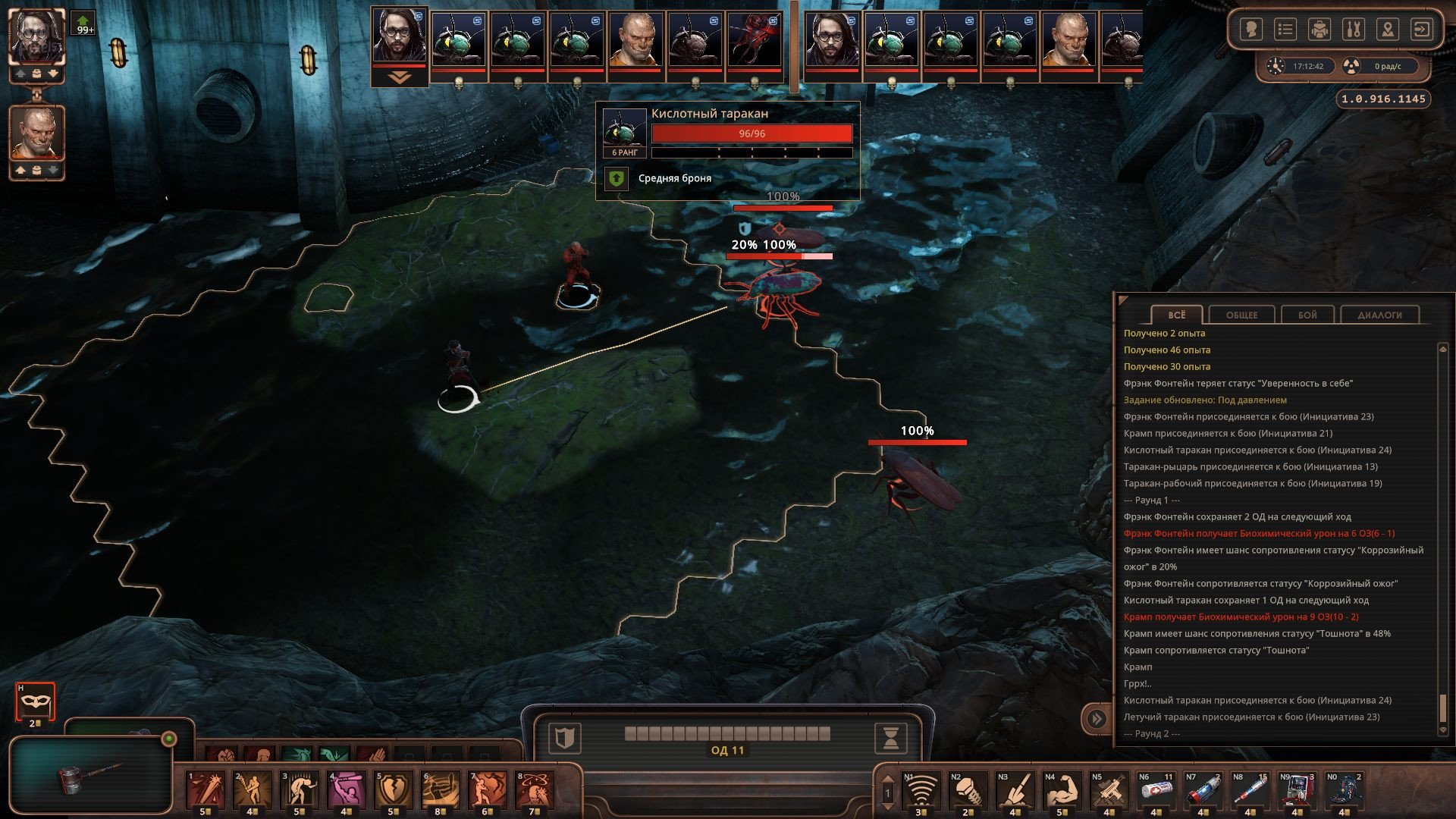
Task: Switch to the БОЙ log tab
Action: (1307, 315)
